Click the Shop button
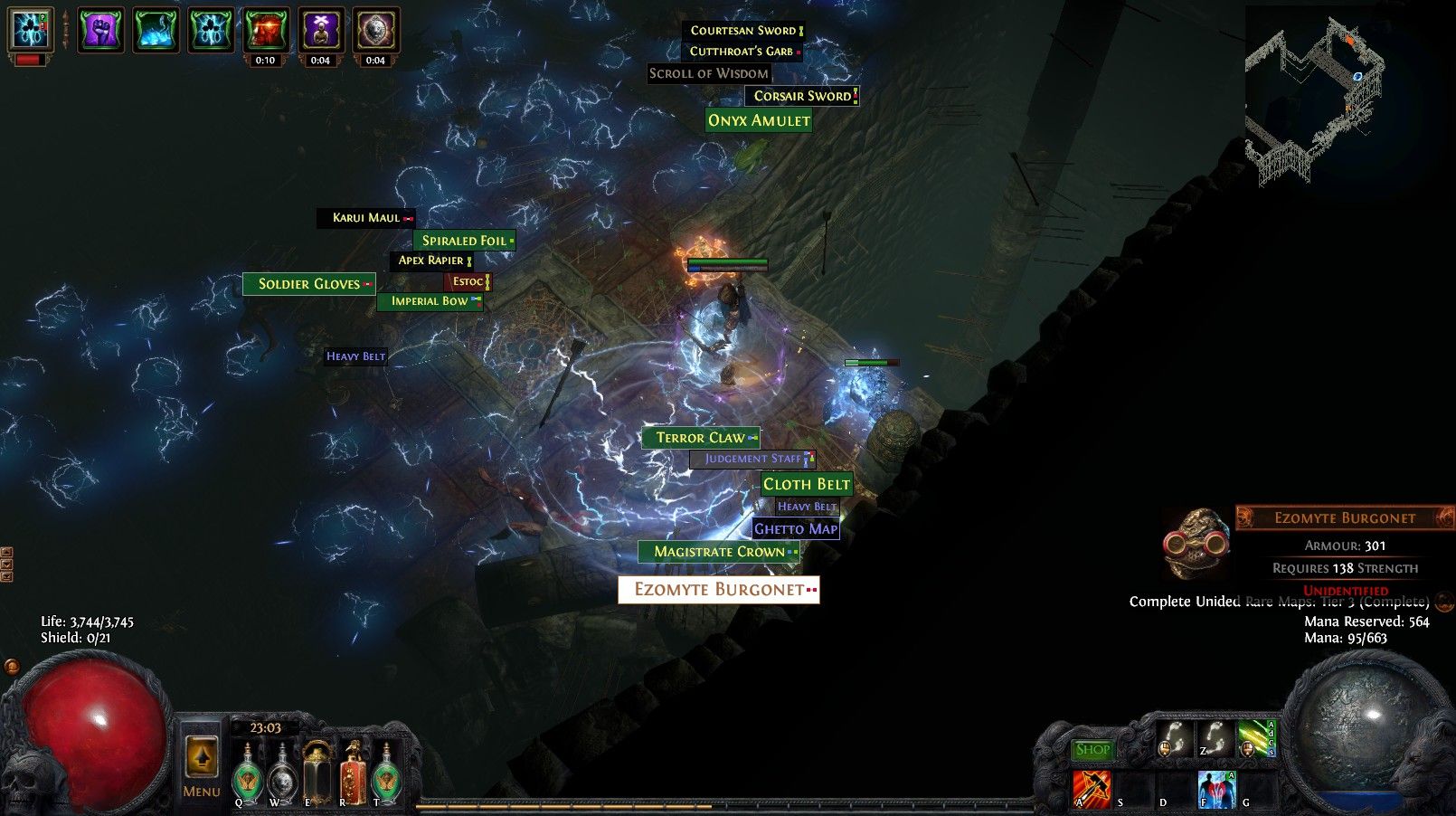 [x=1093, y=750]
